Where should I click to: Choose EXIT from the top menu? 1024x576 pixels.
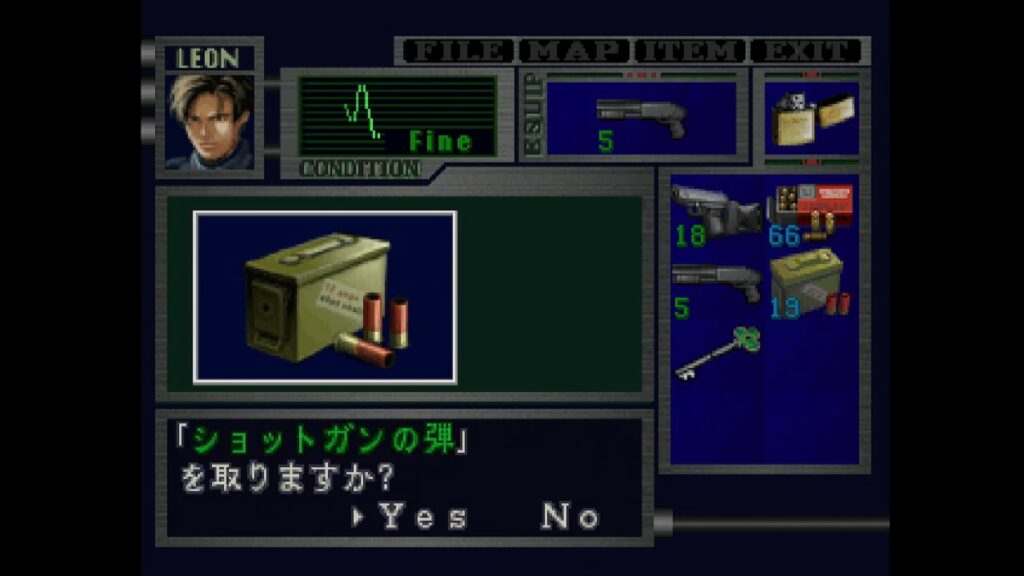(806, 51)
